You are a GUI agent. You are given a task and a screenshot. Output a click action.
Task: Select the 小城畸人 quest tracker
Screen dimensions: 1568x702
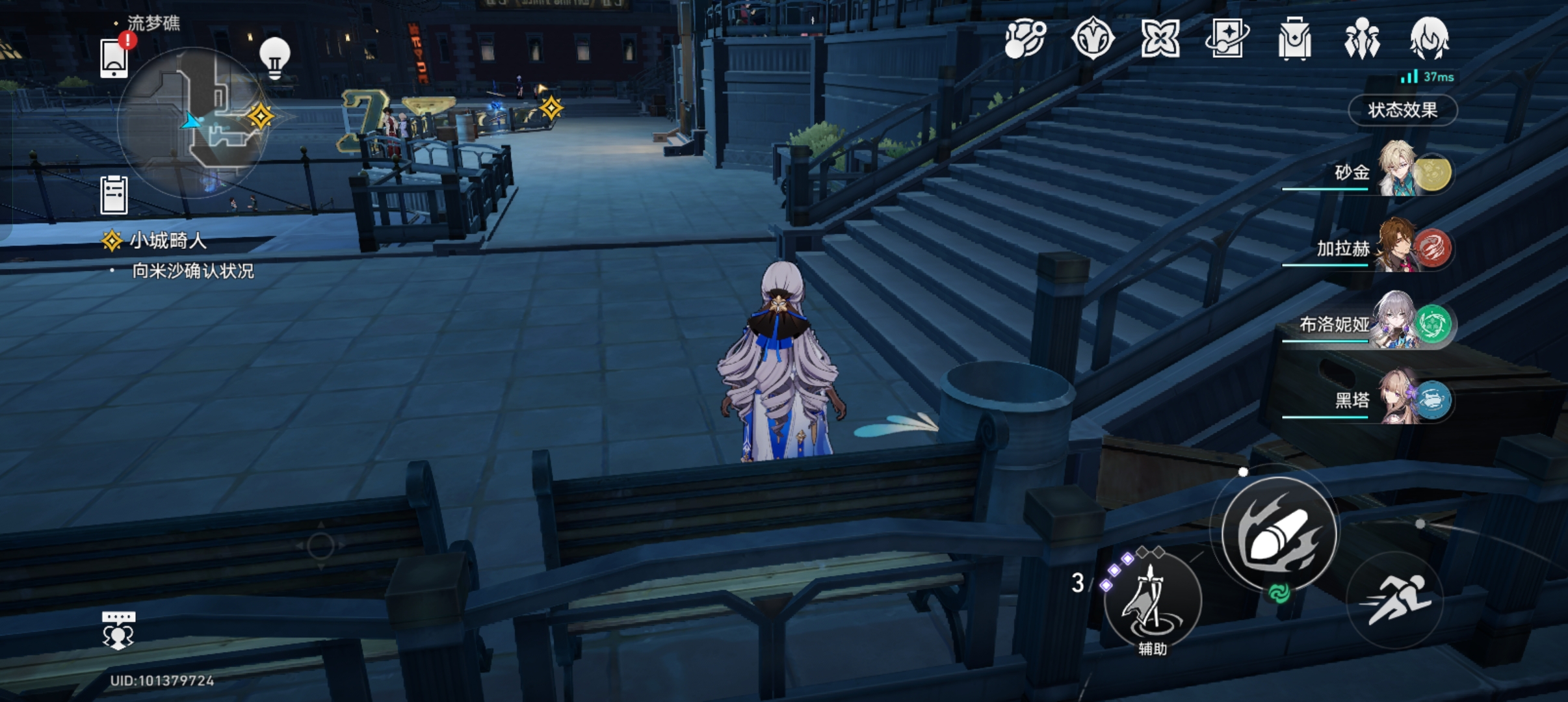168,241
